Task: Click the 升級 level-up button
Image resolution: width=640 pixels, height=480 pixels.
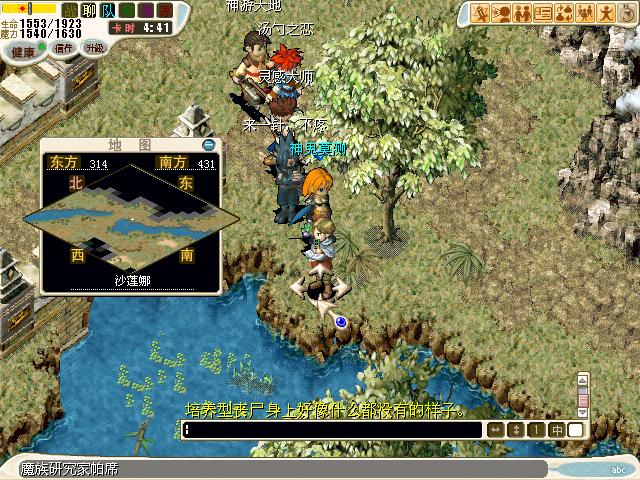Action: coord(95,47)
